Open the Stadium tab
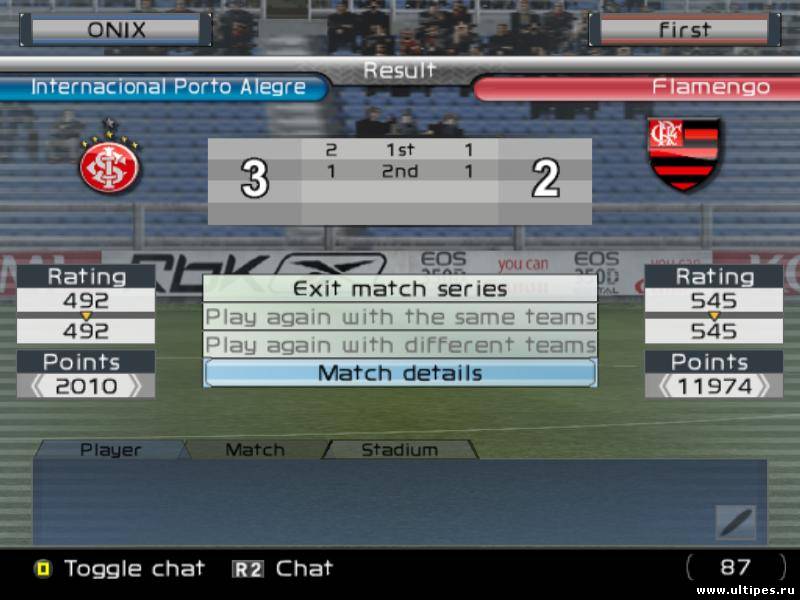 399,450
